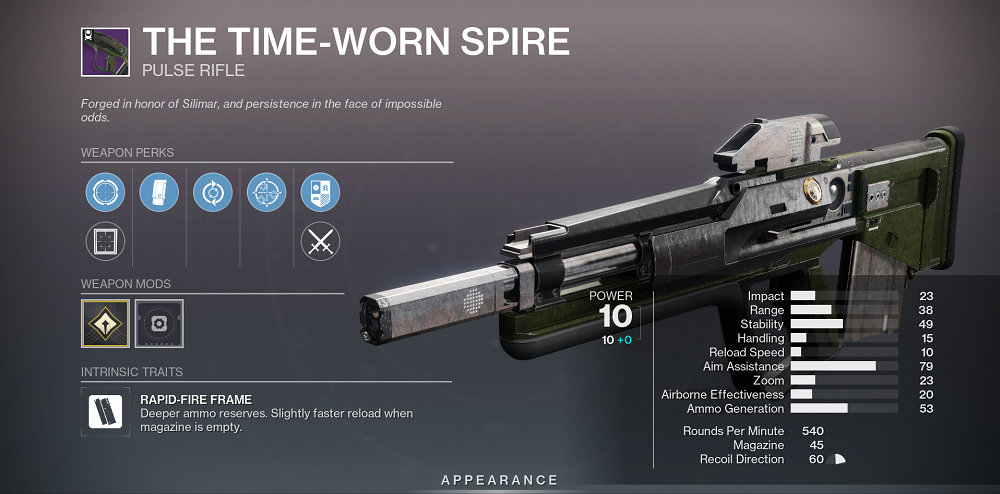Select the crosshair target trait perk
The height and width of the screenshot is (494, 1000).
coord(266,192)
